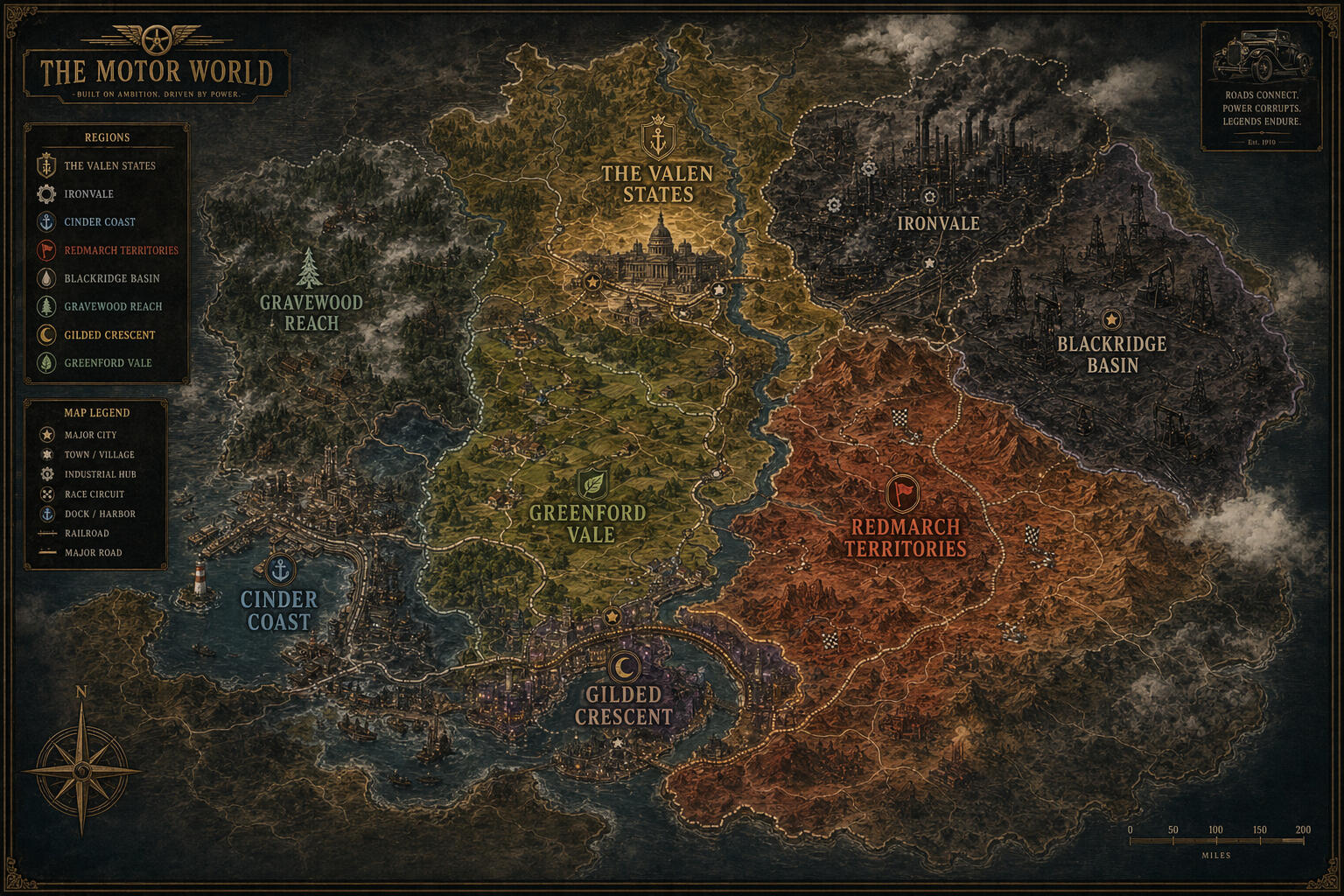This screenshot has height=896, width=1344.
Task: Select Industrial Hub in the Map Legend
Action: click(x=100, y=474)
